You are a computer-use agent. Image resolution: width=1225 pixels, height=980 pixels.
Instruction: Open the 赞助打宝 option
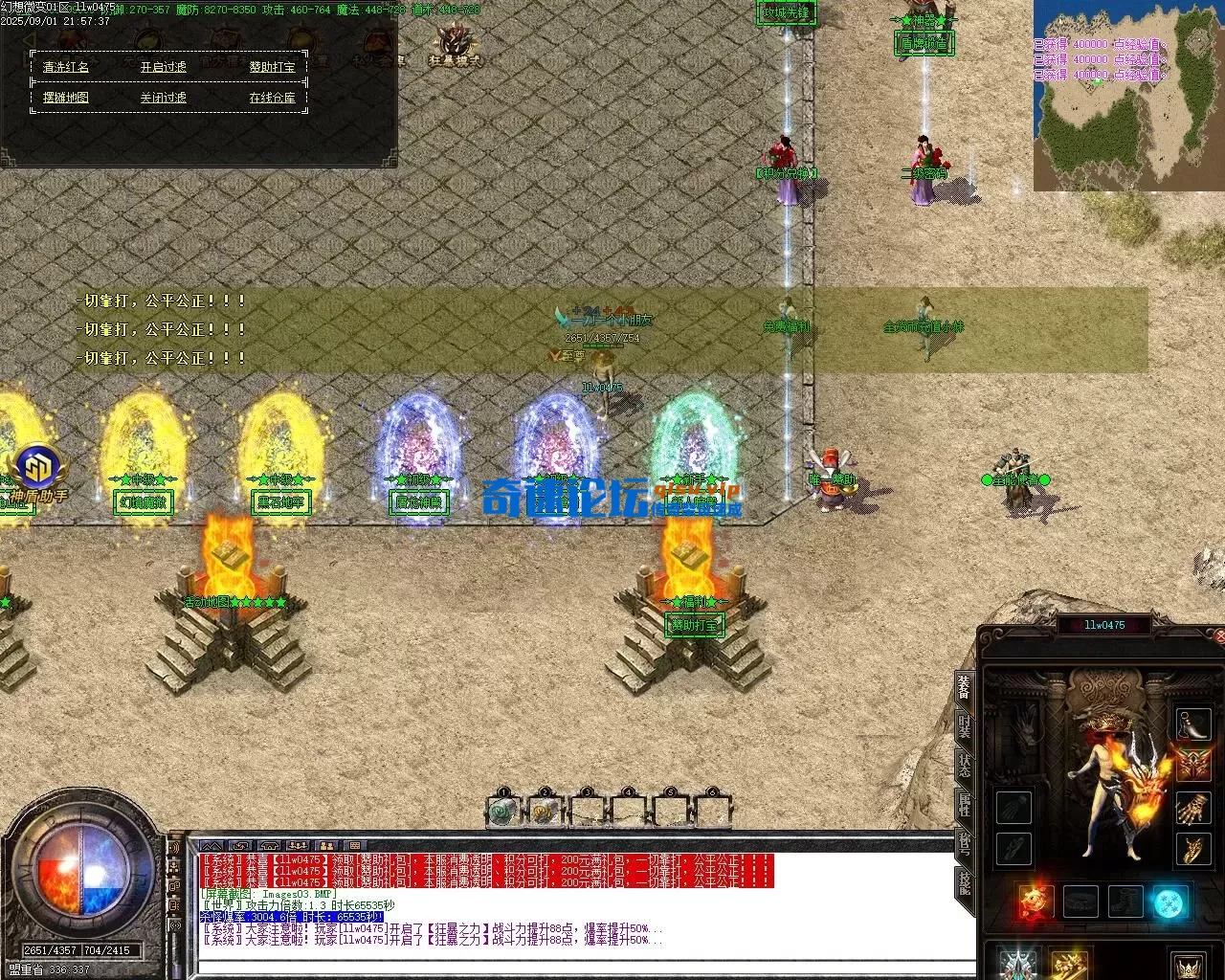(273, 67)
